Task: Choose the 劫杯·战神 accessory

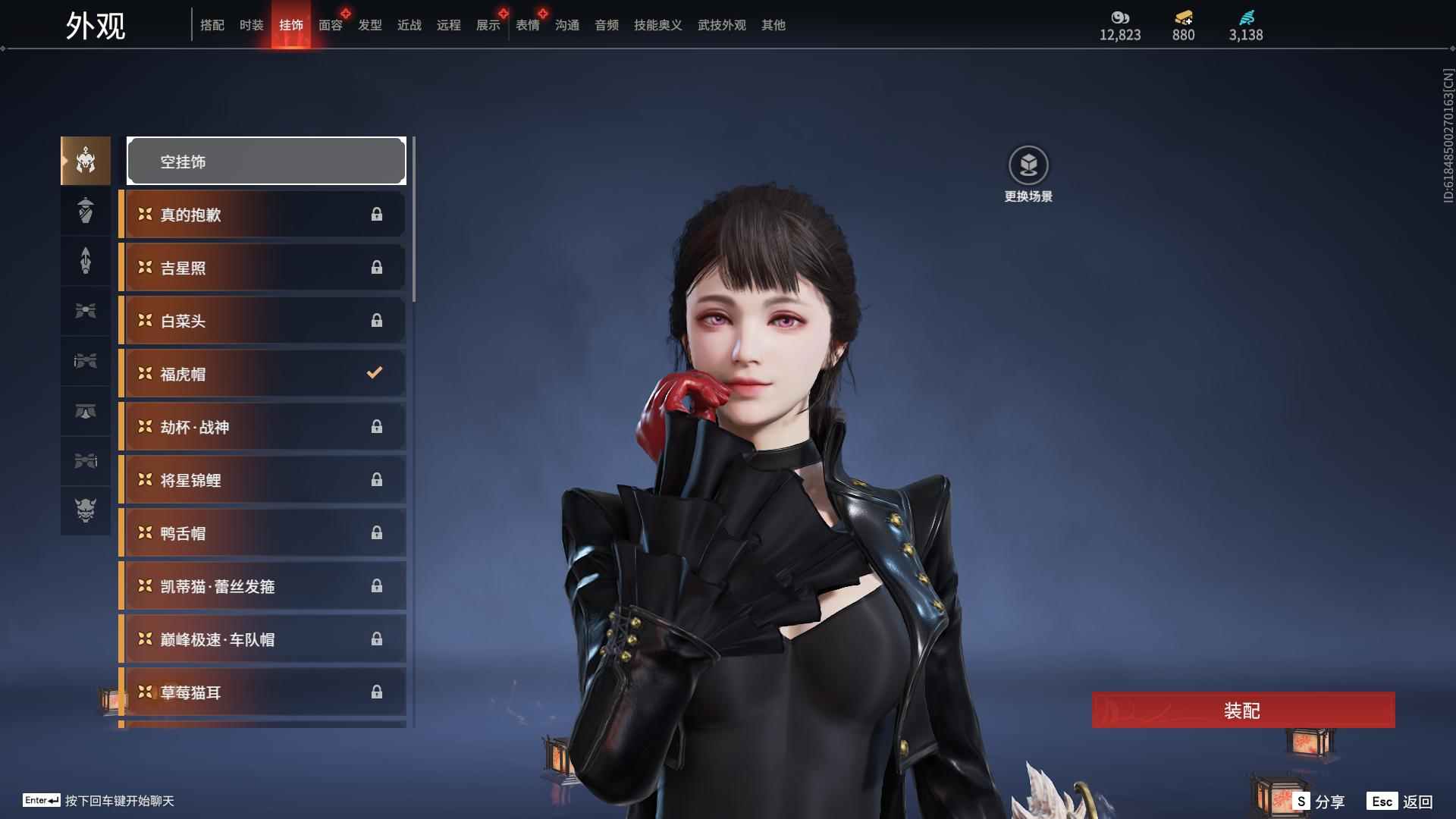Action: pyautogui.click(x=262, y=427)
